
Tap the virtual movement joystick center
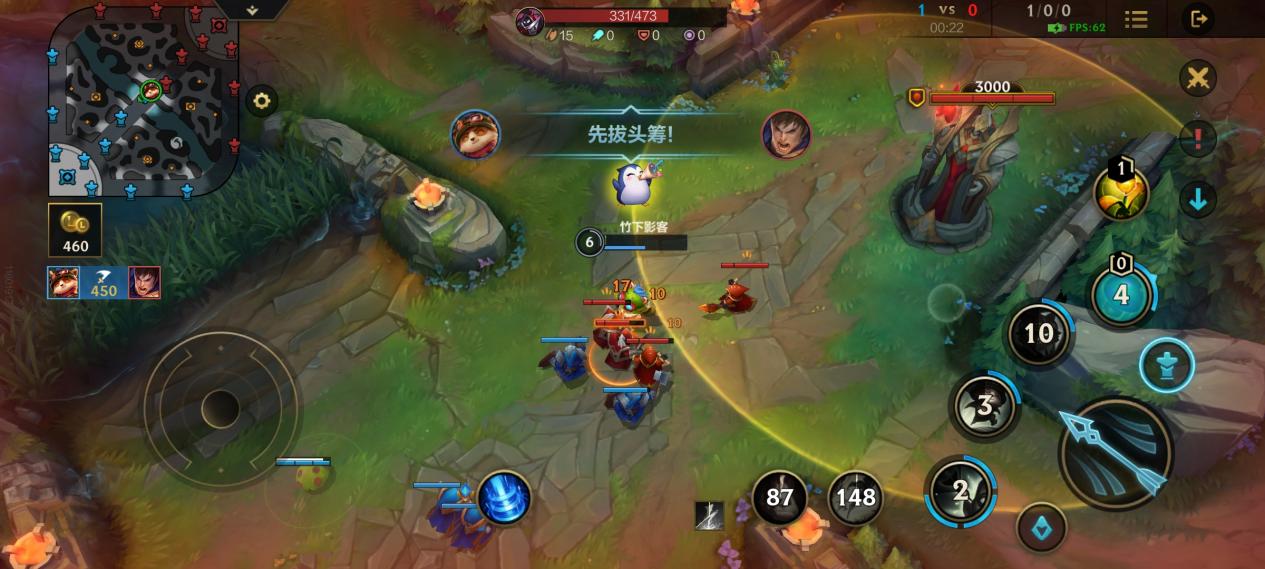[220, 407]
